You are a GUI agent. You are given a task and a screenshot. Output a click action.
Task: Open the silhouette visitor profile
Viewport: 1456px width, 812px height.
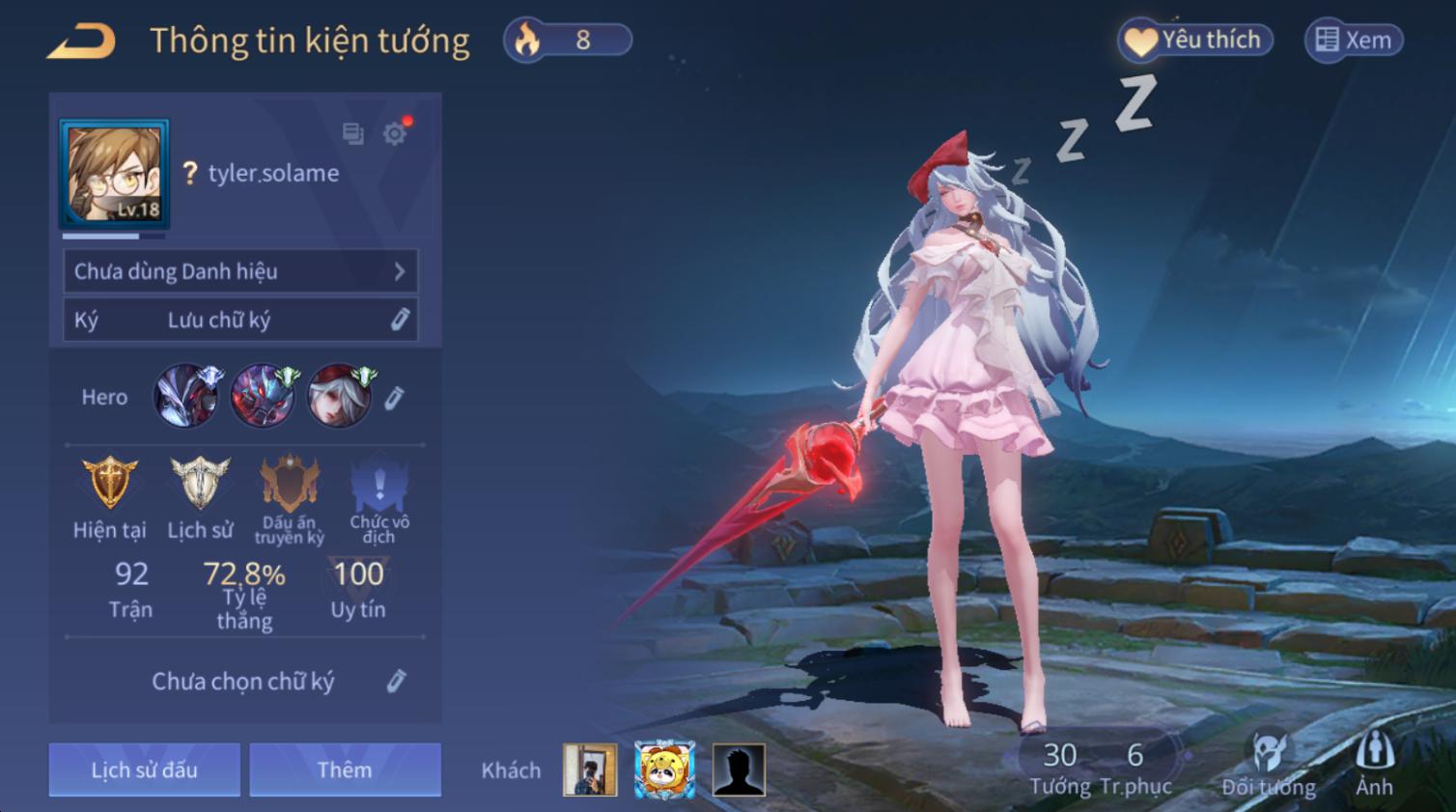[739, 770]
